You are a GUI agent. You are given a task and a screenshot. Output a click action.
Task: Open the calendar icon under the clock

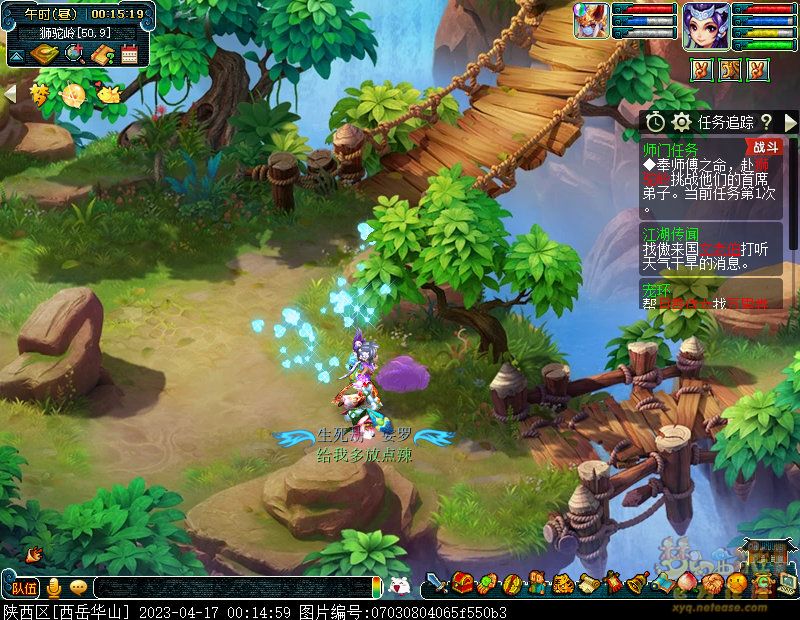[x=129, y=54]
